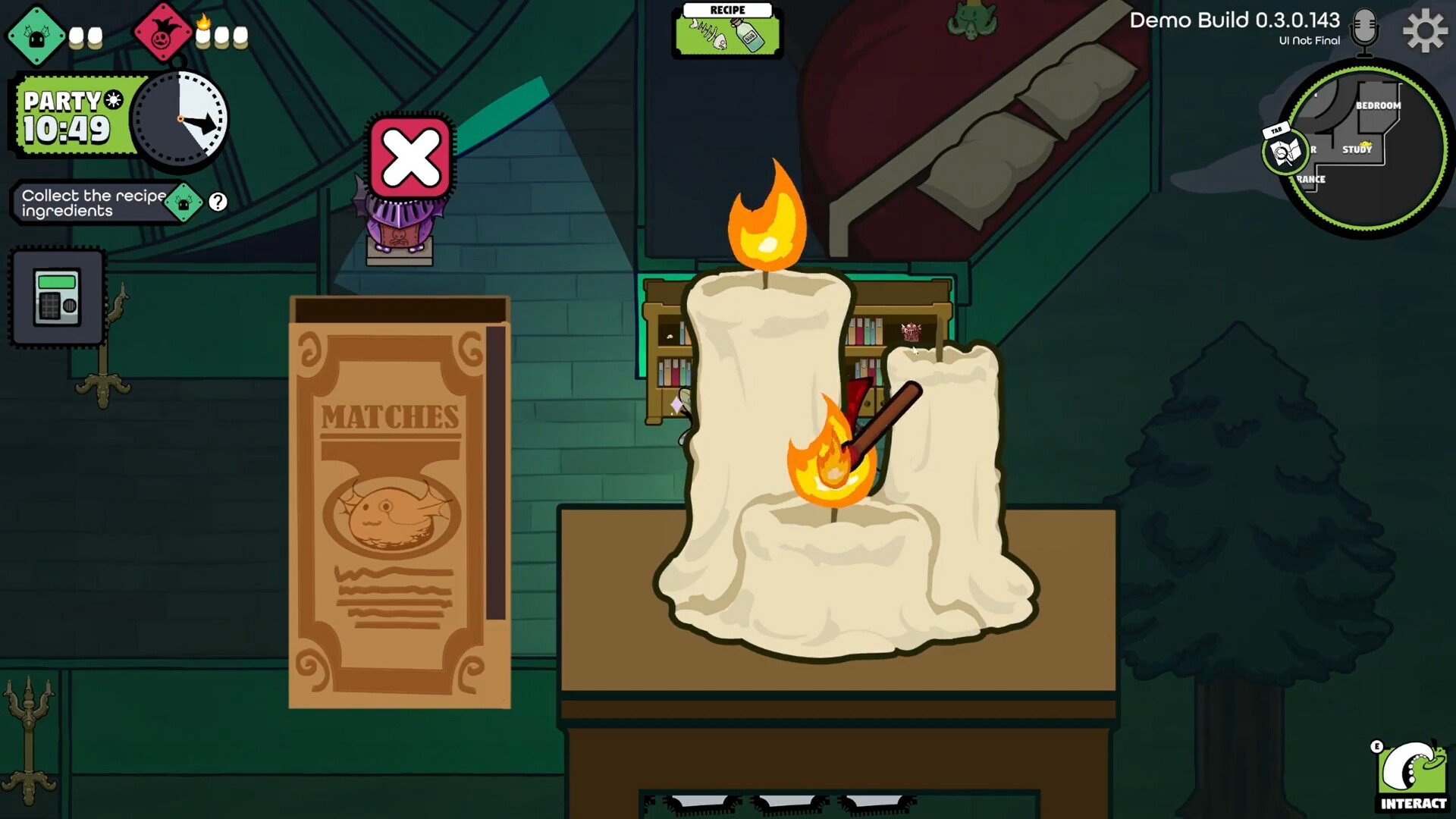Select the lit flame candle counter icon

click(202, 32)
